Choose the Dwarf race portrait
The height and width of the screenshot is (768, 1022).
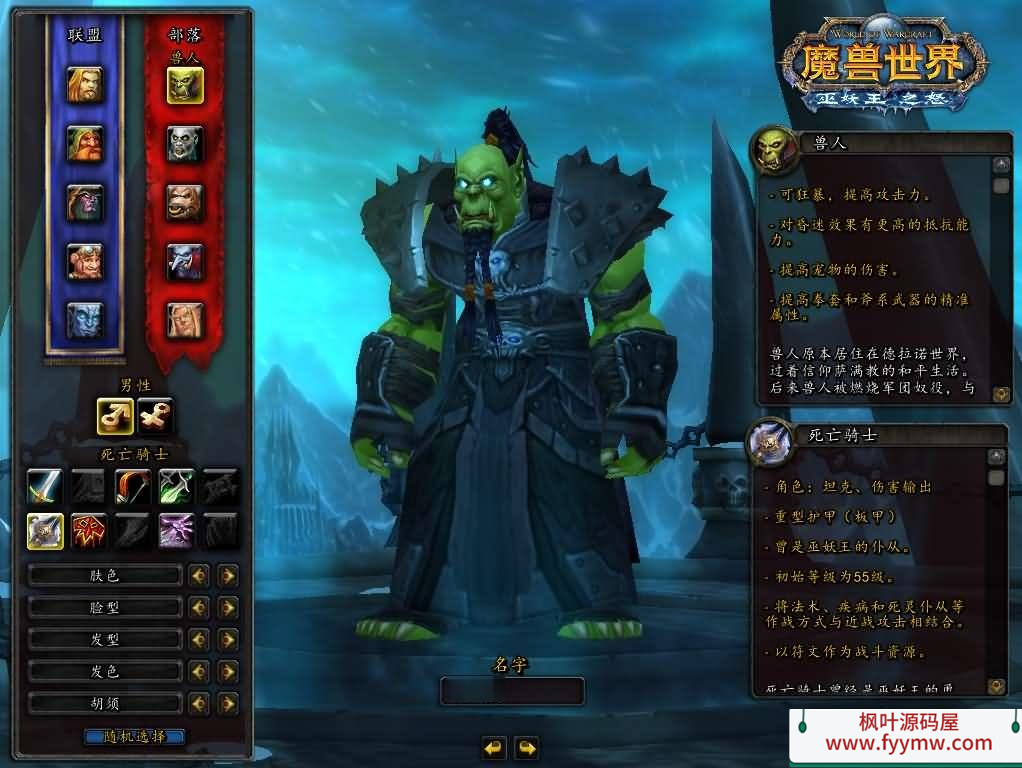click(x=85, y=144)
